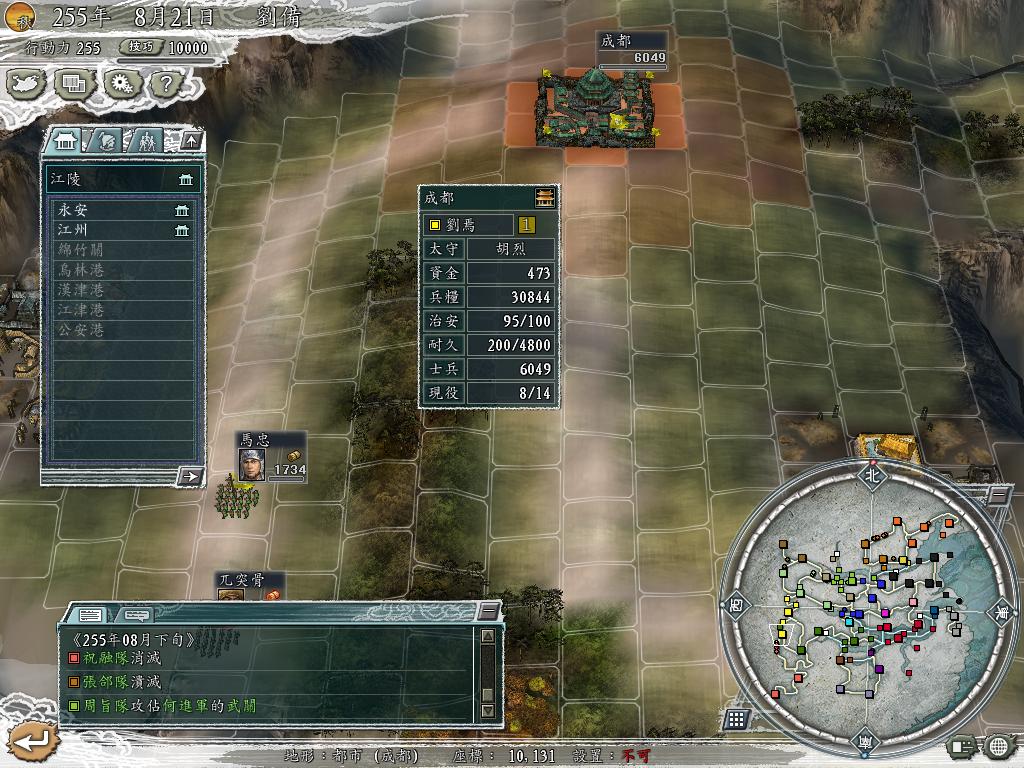Open the gear settings menu
1024x768 pixels.
point(123,83)
